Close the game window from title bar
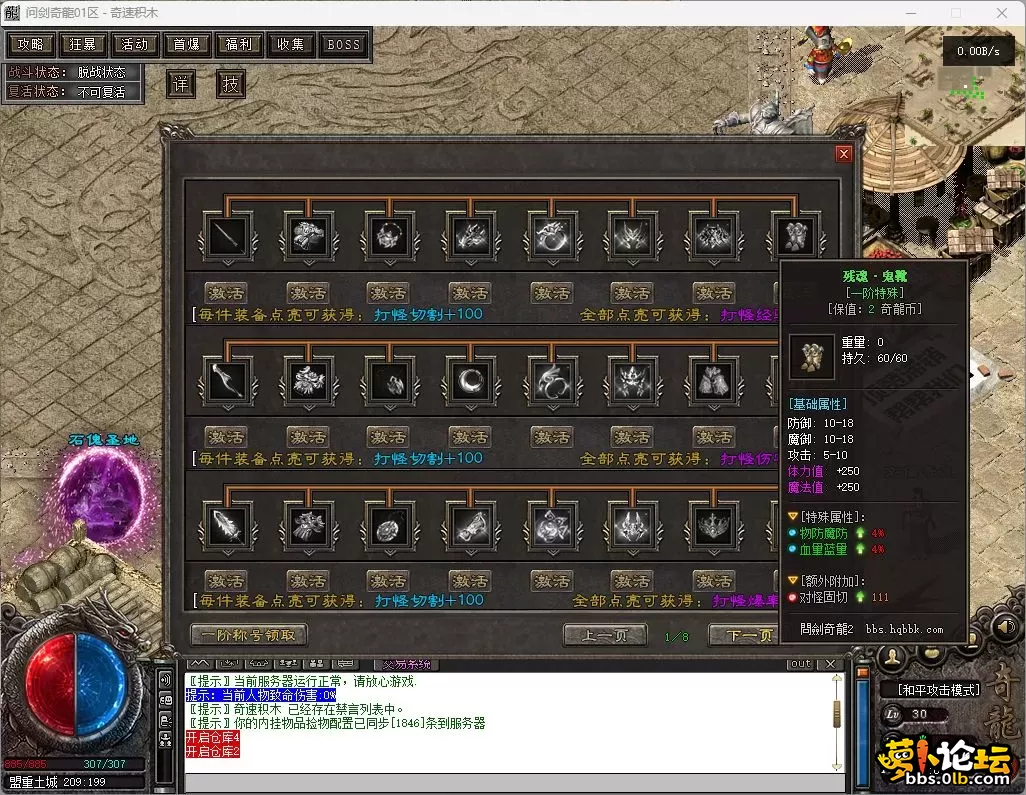1026x795 pixels. 1001,13
